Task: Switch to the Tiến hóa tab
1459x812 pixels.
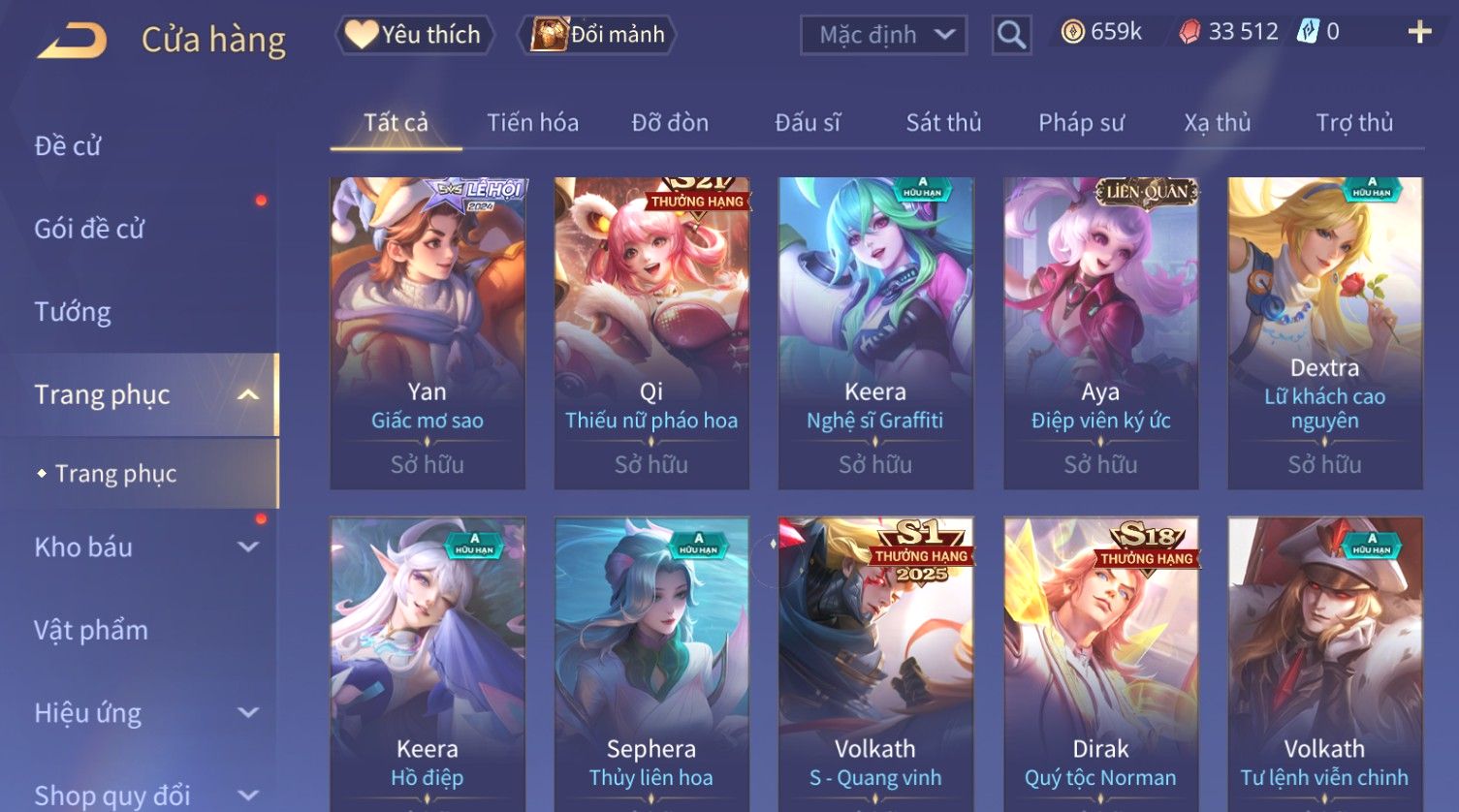Action: [532, 123]
